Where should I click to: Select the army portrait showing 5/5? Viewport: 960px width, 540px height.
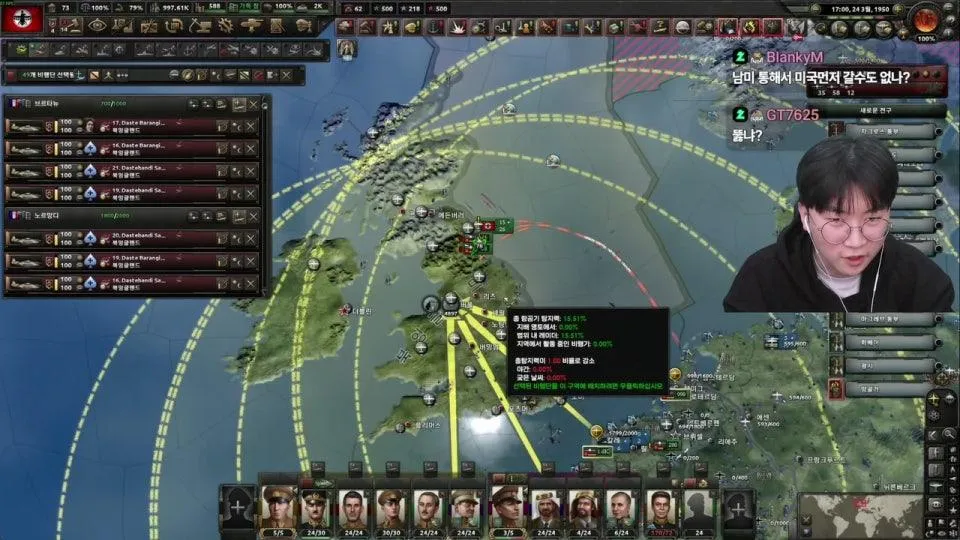[x=279, y=507]
